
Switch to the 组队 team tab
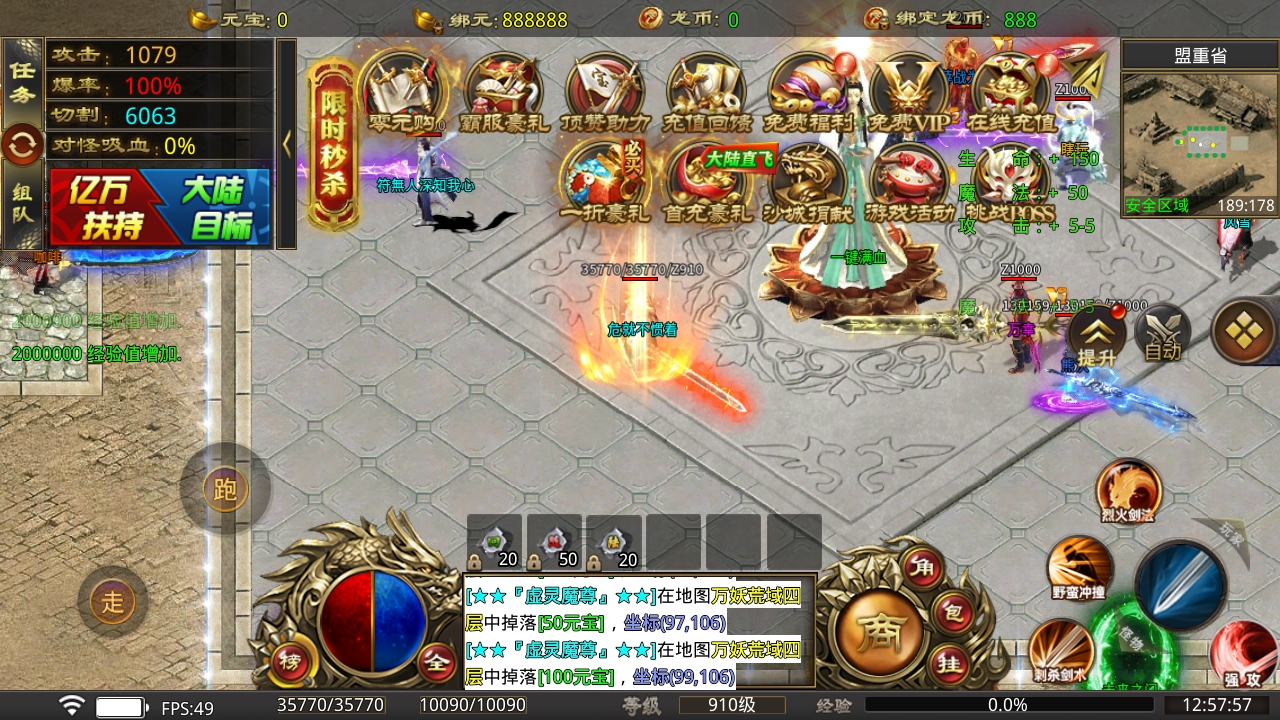[x=22, y=203]
